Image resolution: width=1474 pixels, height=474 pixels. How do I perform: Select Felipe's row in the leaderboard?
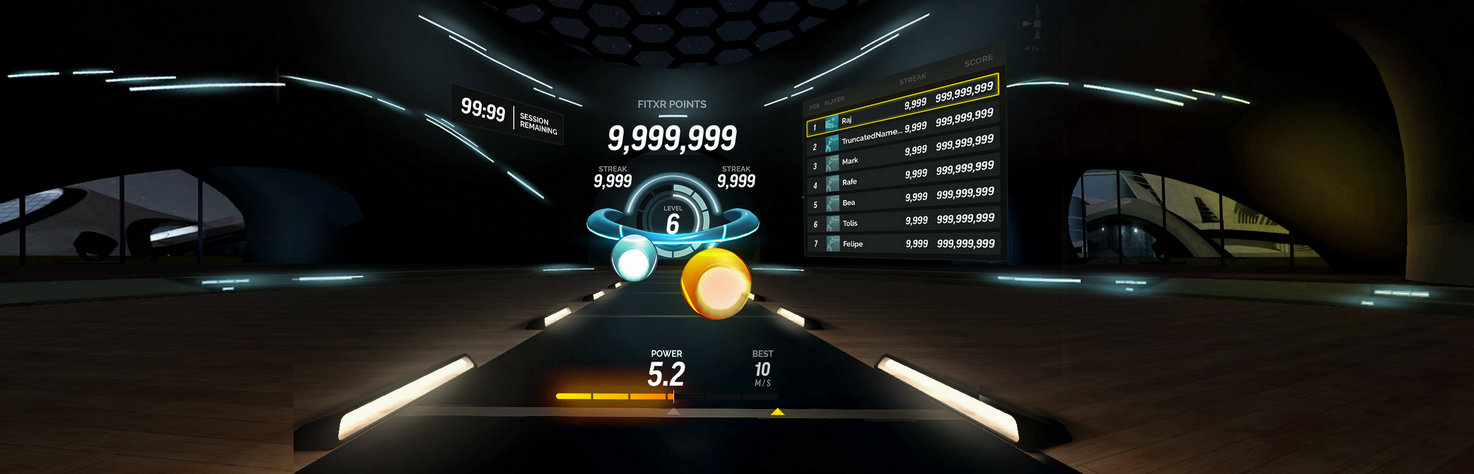(x=902, y=243)
